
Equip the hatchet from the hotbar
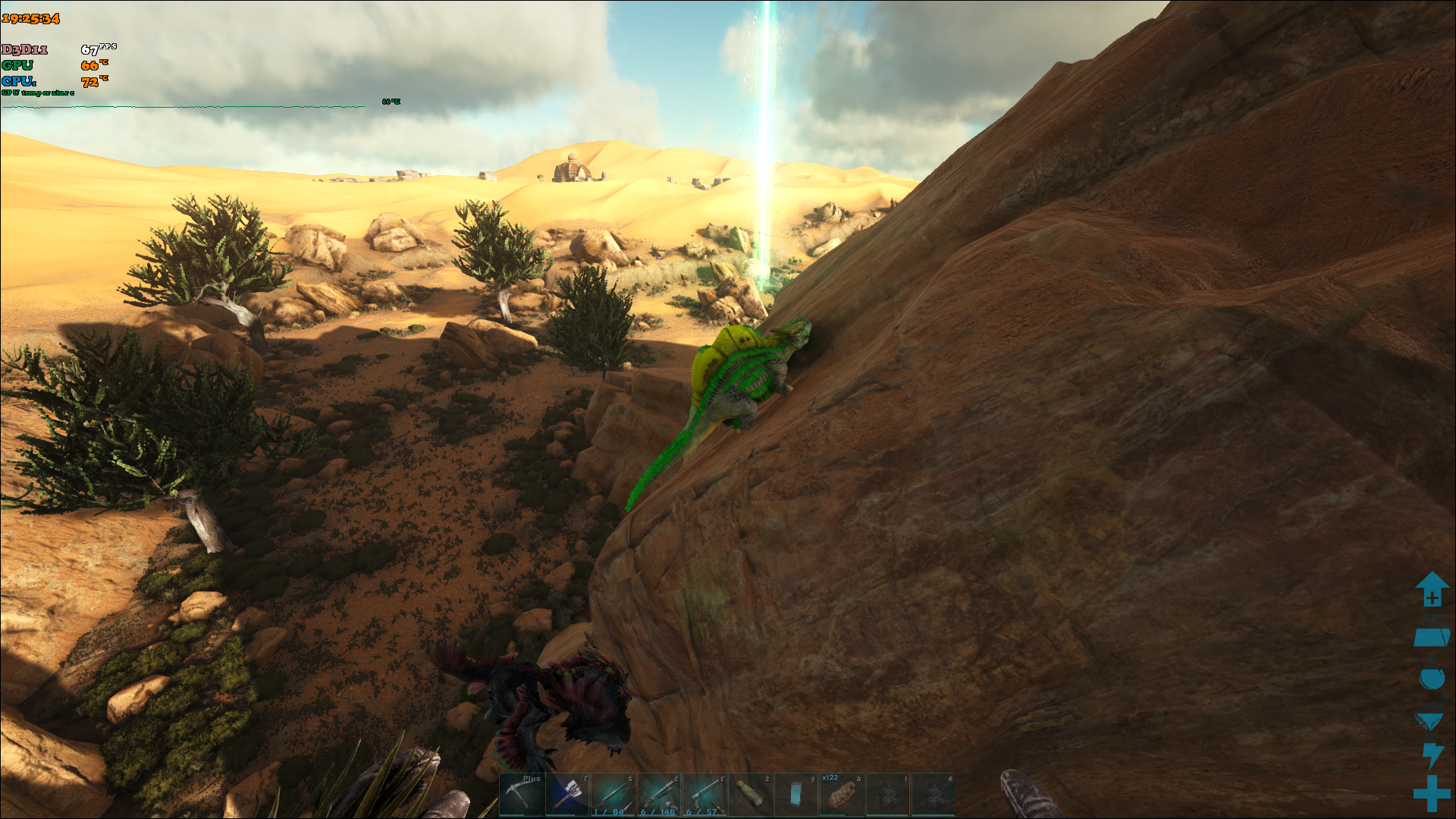pos(567,794)
